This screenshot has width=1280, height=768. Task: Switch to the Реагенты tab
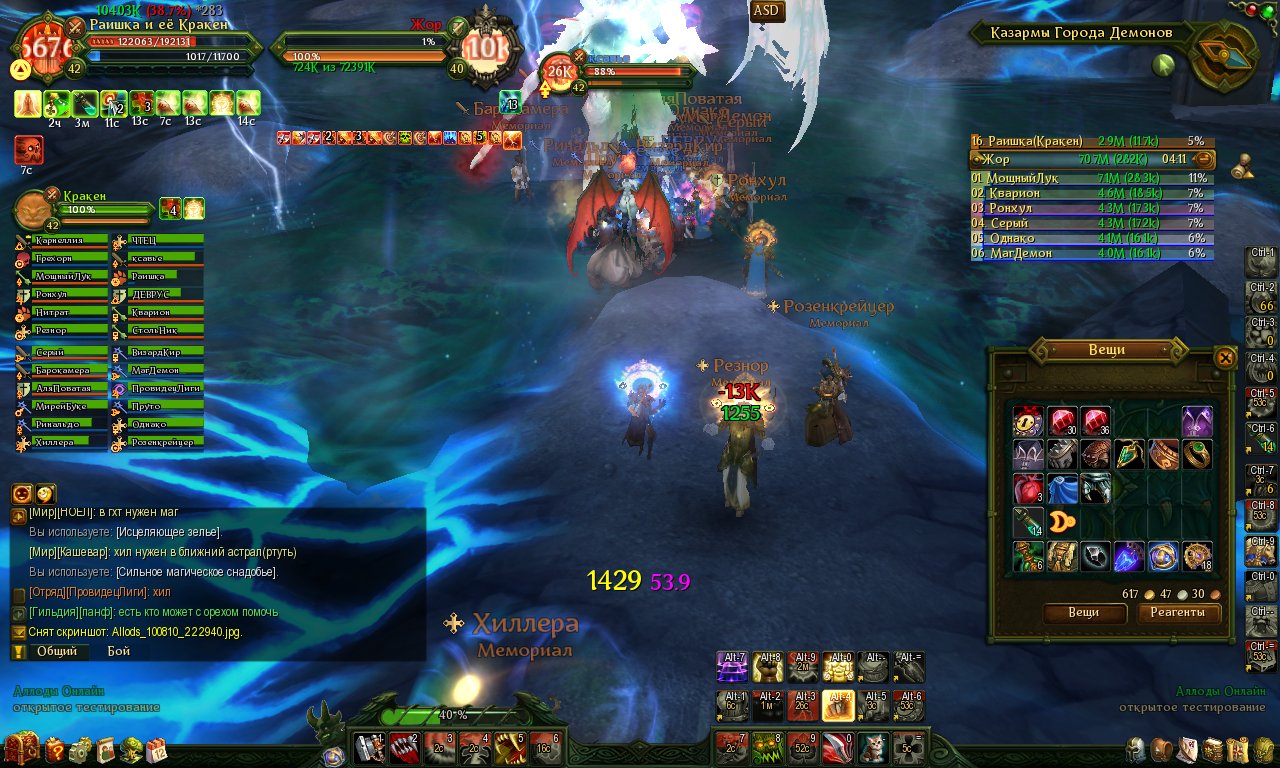(1177, 613)
